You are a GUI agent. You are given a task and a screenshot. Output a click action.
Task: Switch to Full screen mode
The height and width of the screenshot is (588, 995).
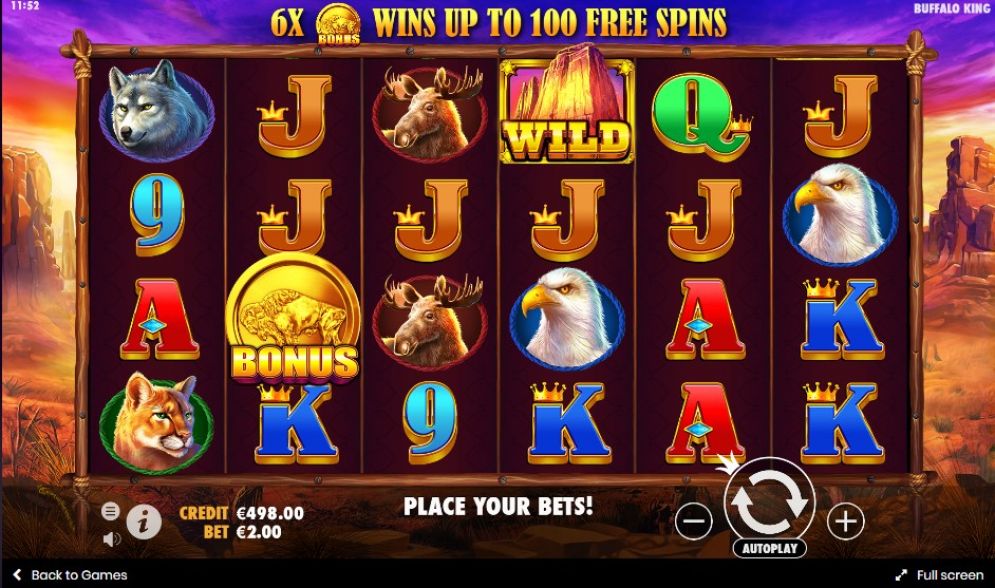point(940,575)
